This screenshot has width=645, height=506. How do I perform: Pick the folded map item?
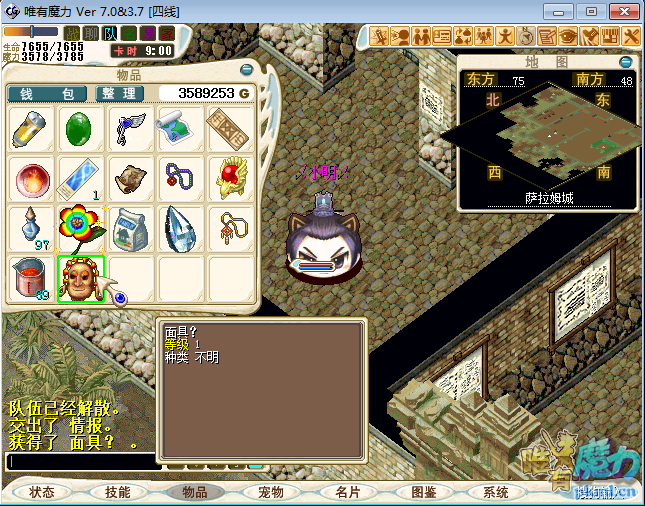[180, 129]
